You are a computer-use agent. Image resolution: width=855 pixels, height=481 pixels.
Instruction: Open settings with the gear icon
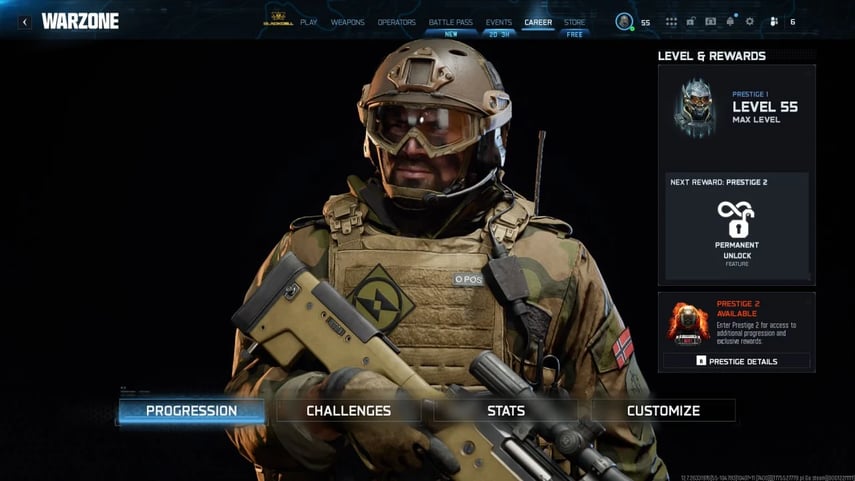point(750,22)
